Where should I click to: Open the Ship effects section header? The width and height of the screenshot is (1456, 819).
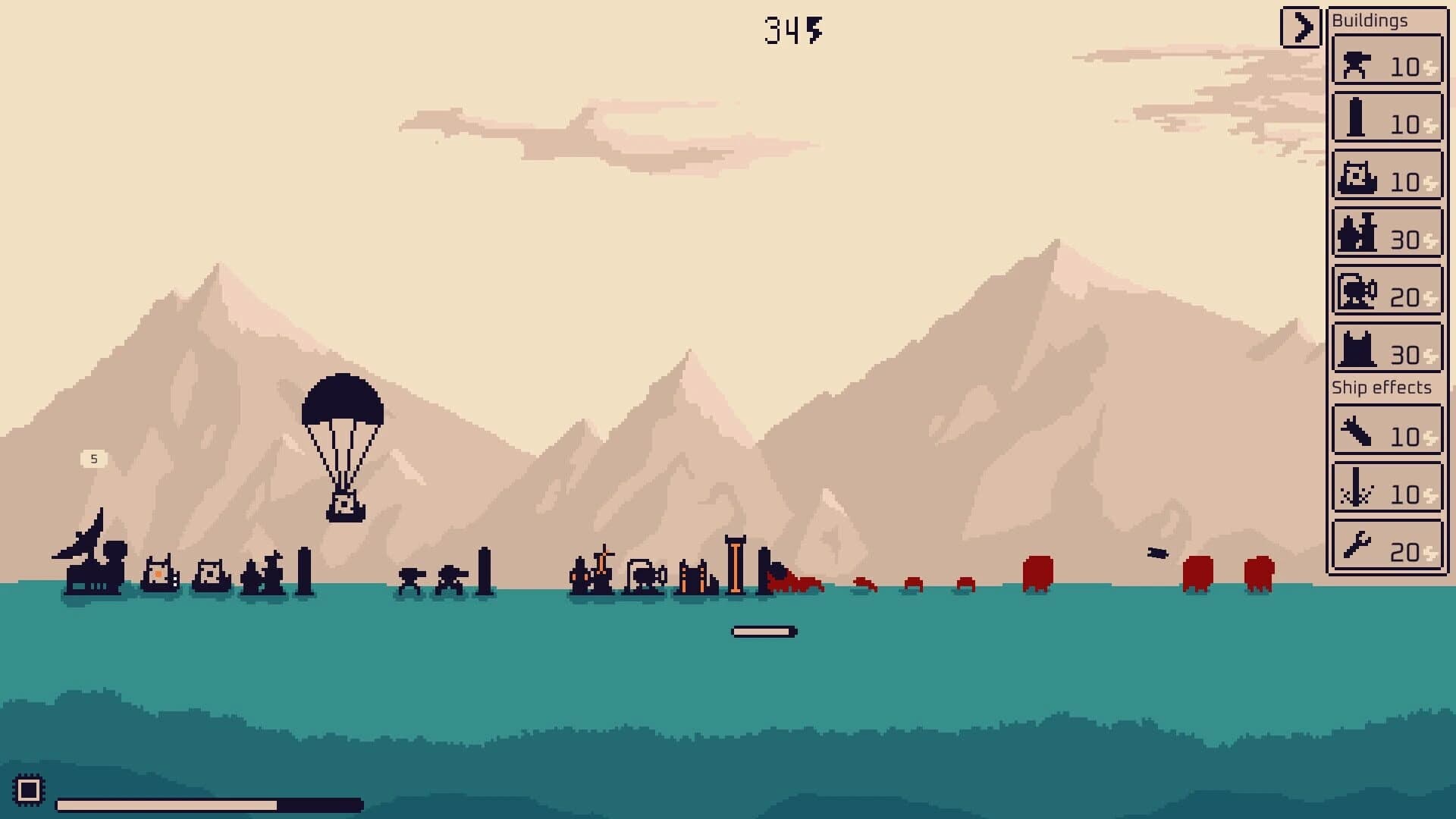coord(1380,388)
